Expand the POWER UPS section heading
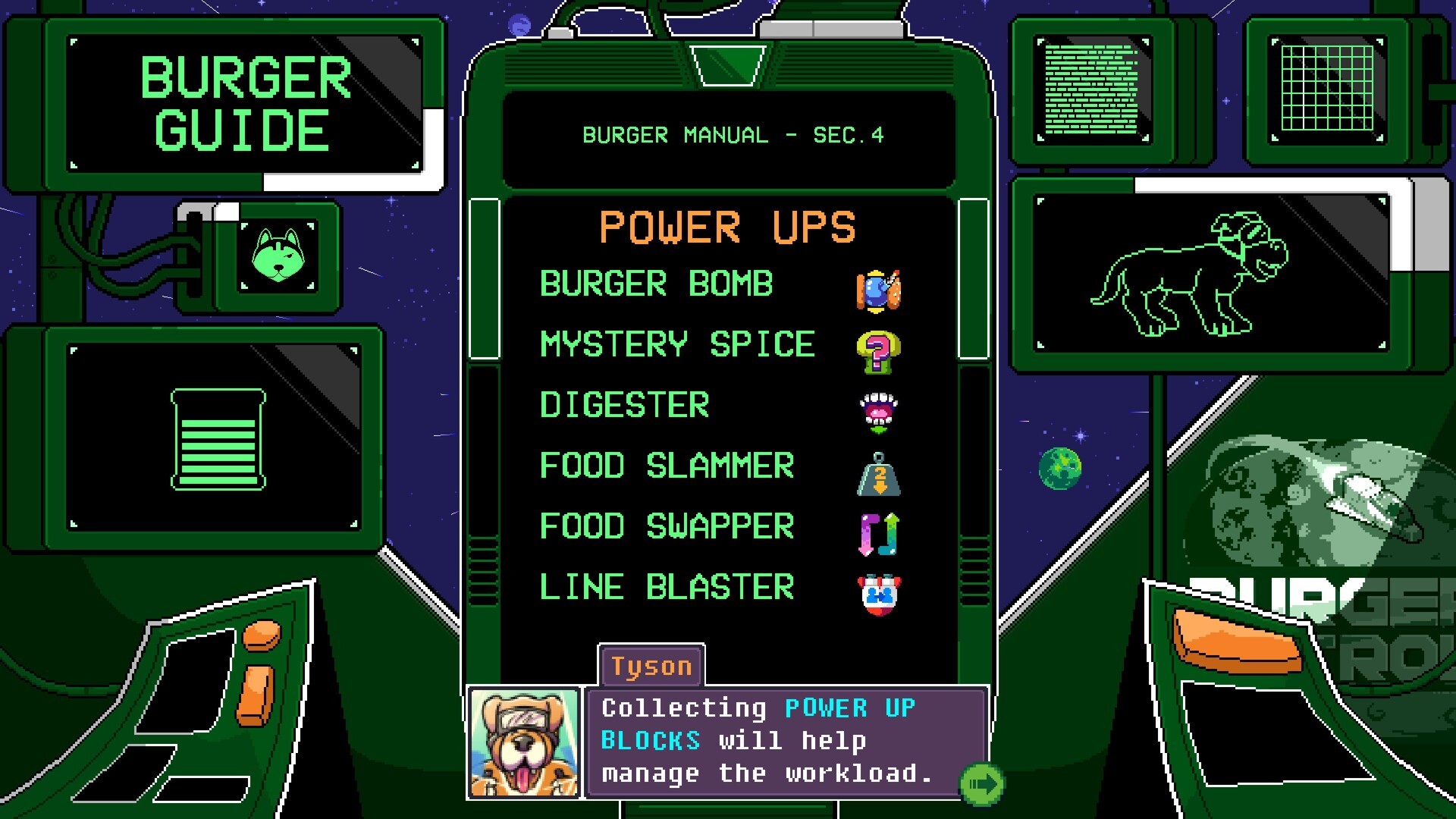1456x819 pixels. click(728, 227)
